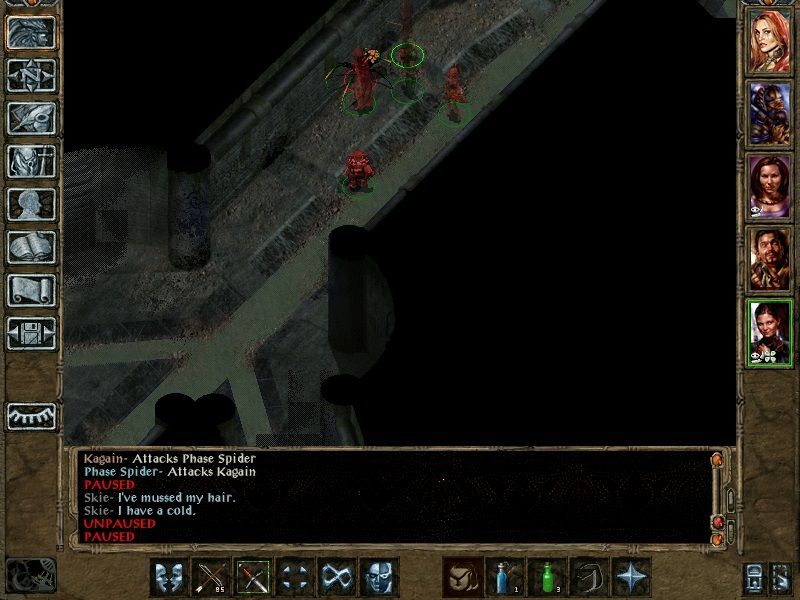Use the blue potion quick item
Viewport: 800px width, 600px height.
[x=504, y=577]
